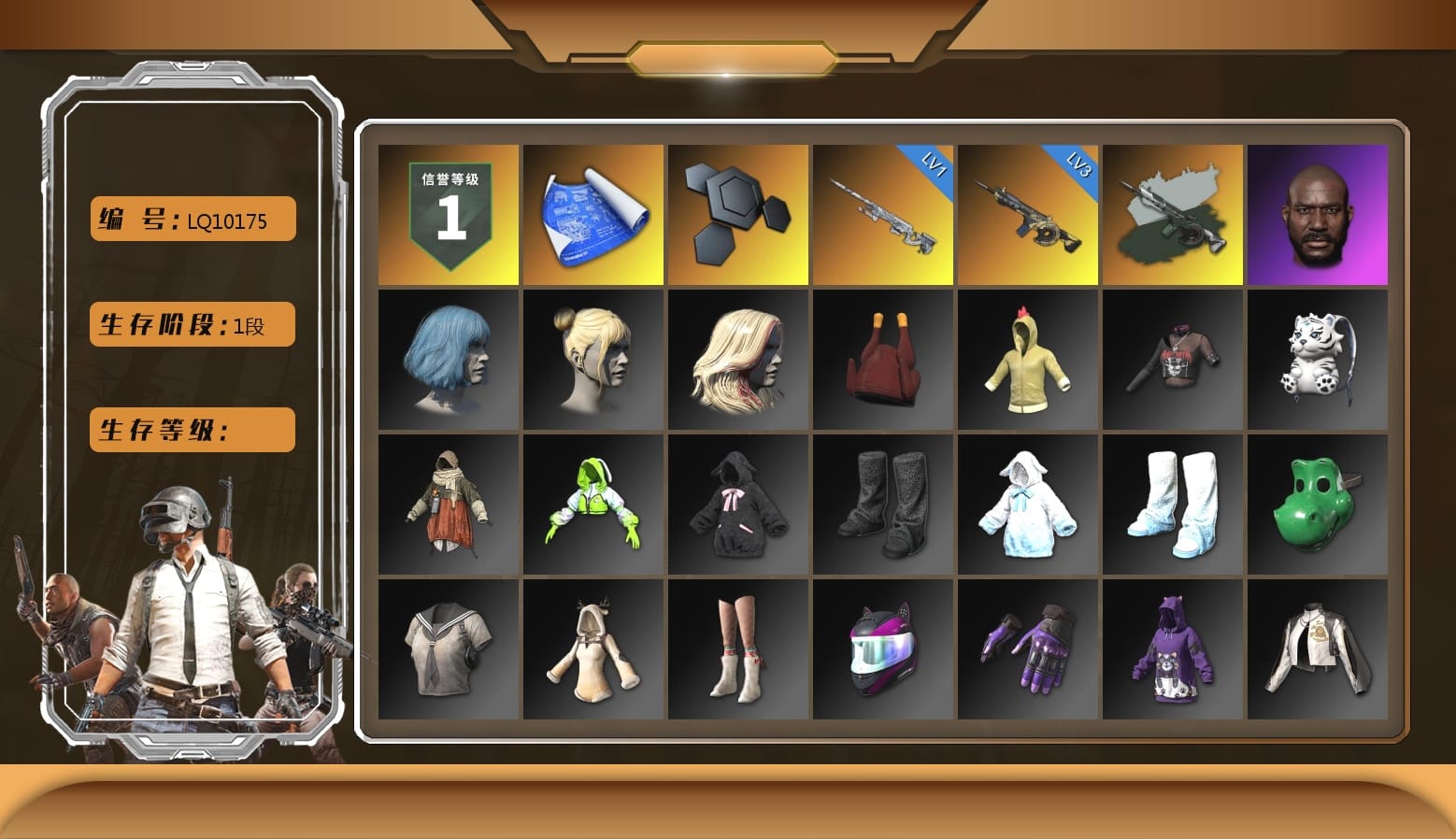Select the purple cat-ear helmet item
The height and width of the screenshot is (839, 1456).
click(882, 649)
